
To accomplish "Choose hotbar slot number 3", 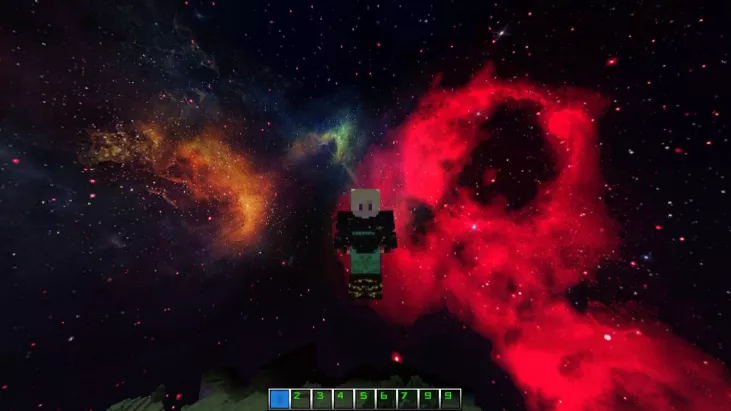I will (x=321, y=399).
